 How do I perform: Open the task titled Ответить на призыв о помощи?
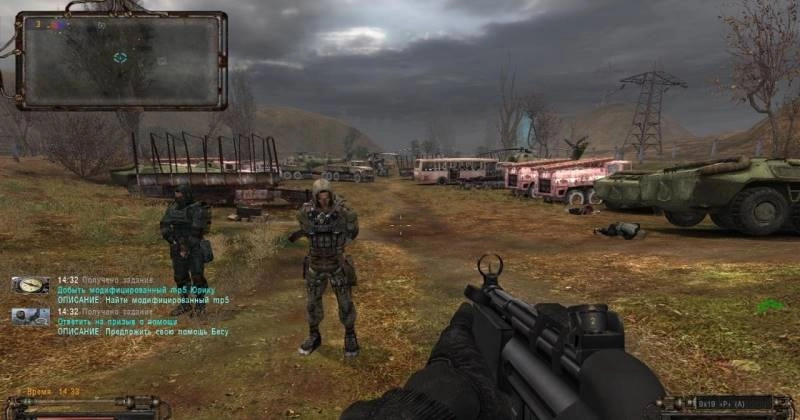[113, 322]
